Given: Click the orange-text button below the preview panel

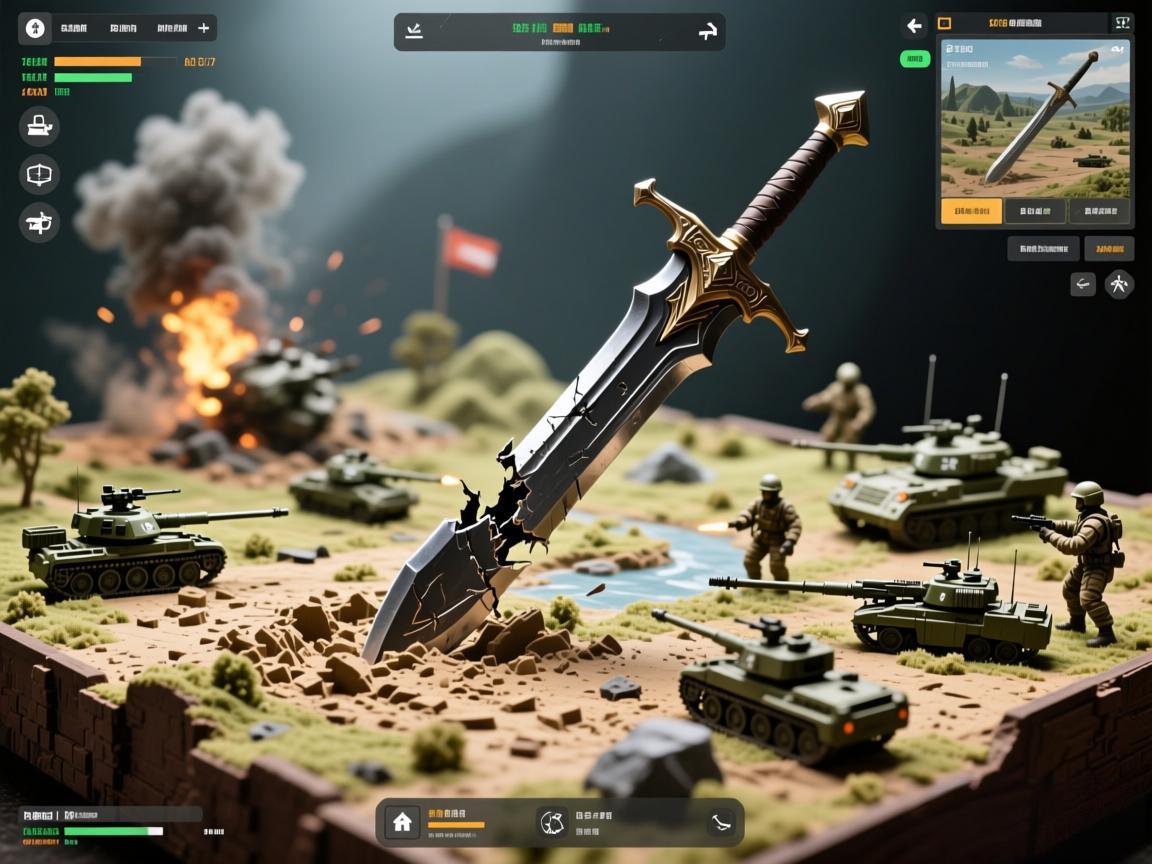Looking at the screenshot, I should (1109, 248).
